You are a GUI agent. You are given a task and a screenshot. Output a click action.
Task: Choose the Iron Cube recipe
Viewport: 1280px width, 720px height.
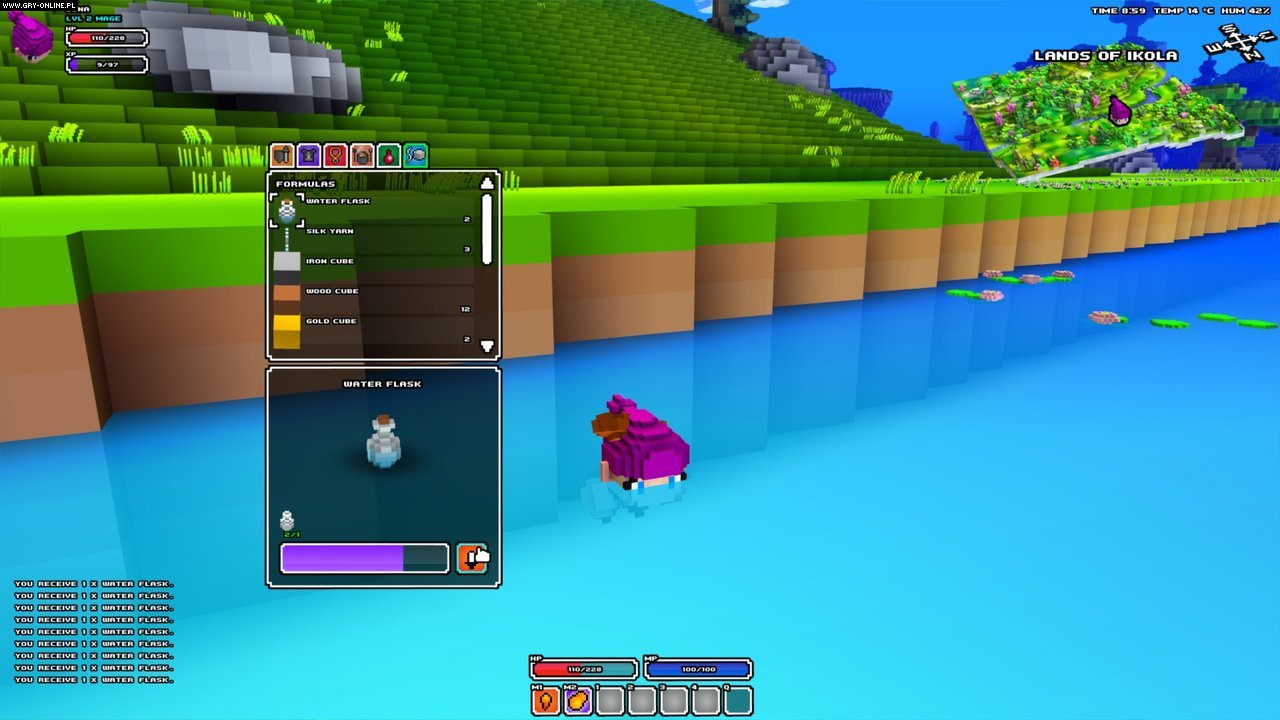point(330,261)
